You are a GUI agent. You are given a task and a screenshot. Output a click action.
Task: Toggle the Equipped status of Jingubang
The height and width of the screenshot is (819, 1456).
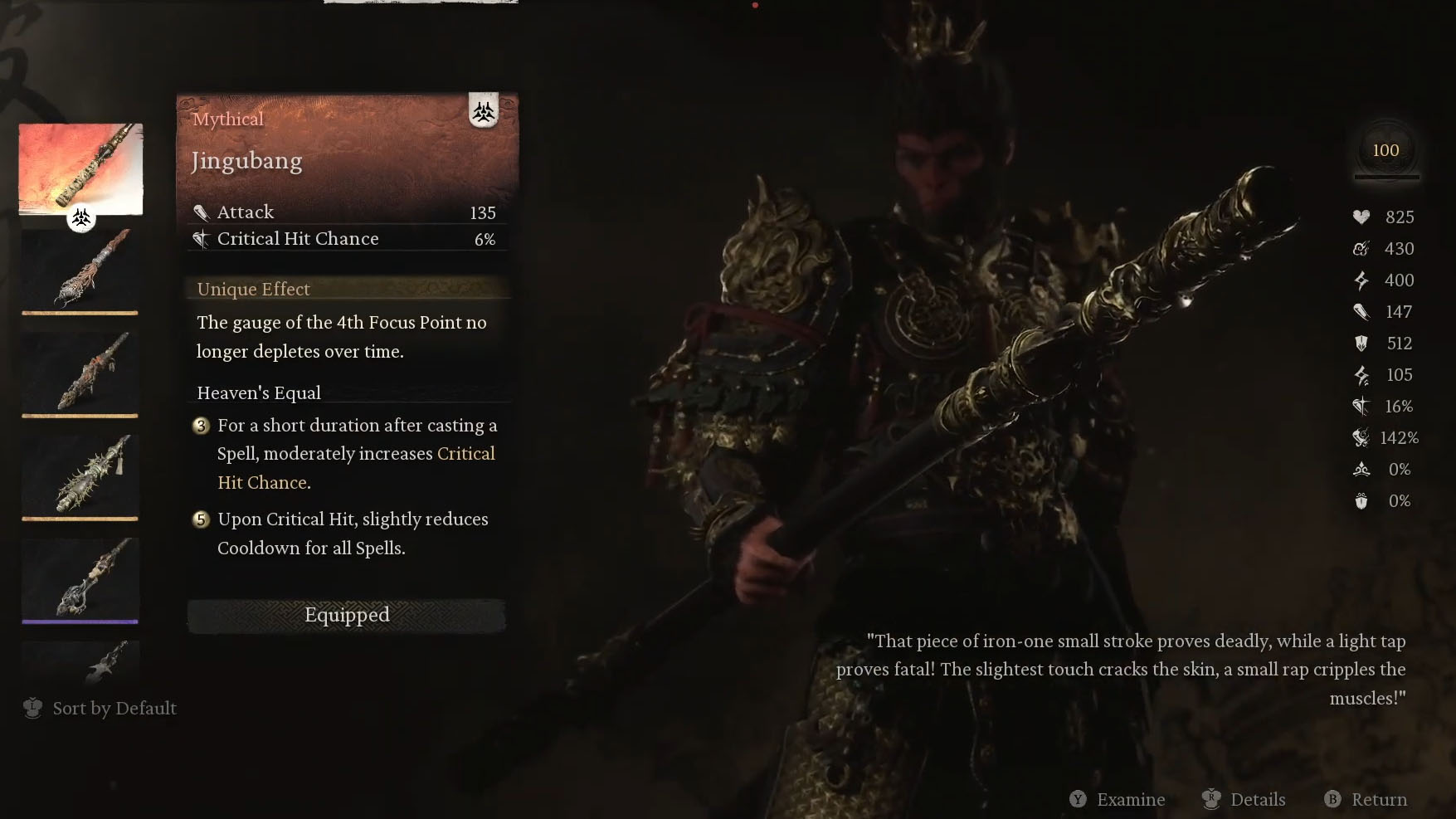[346, 615]
